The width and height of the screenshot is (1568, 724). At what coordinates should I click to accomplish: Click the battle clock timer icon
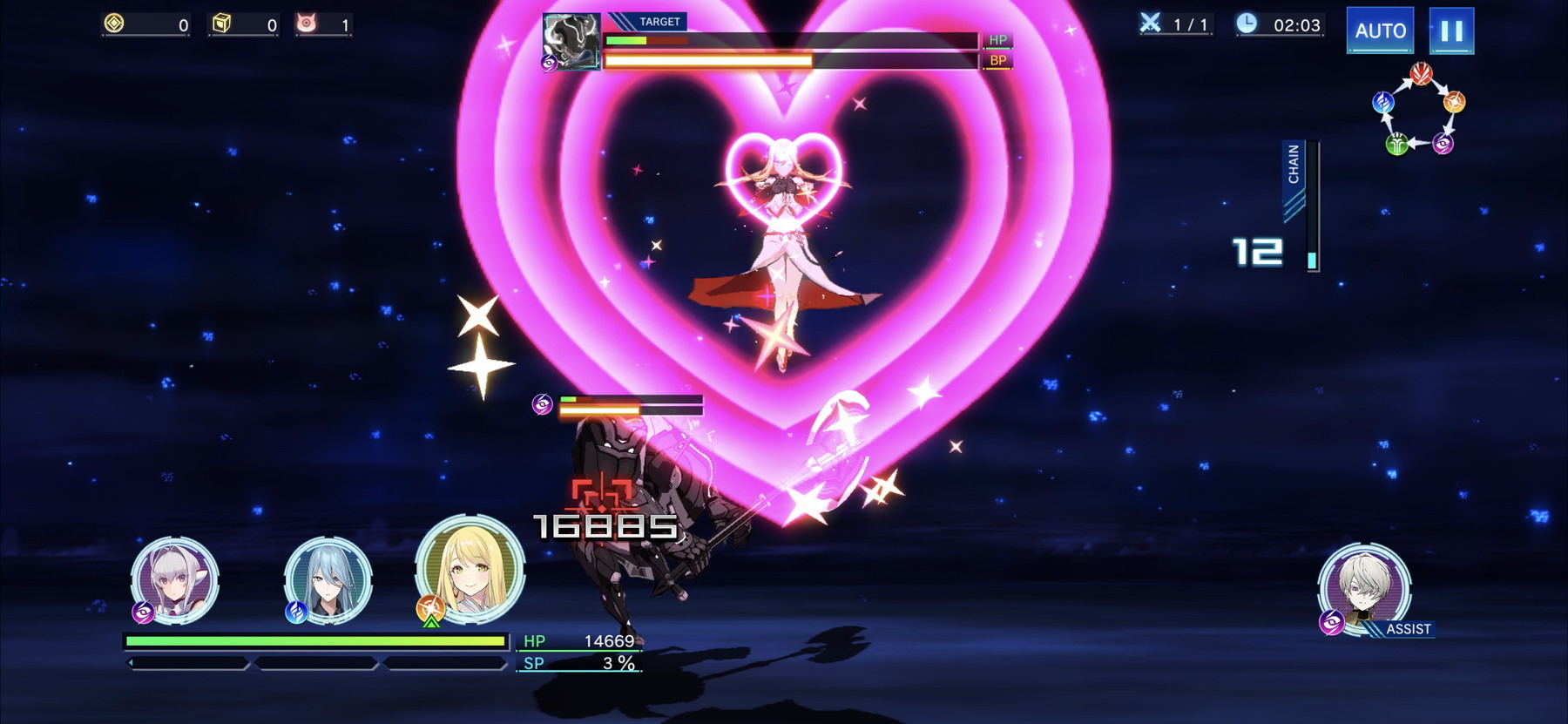[x=1245, y=25]
